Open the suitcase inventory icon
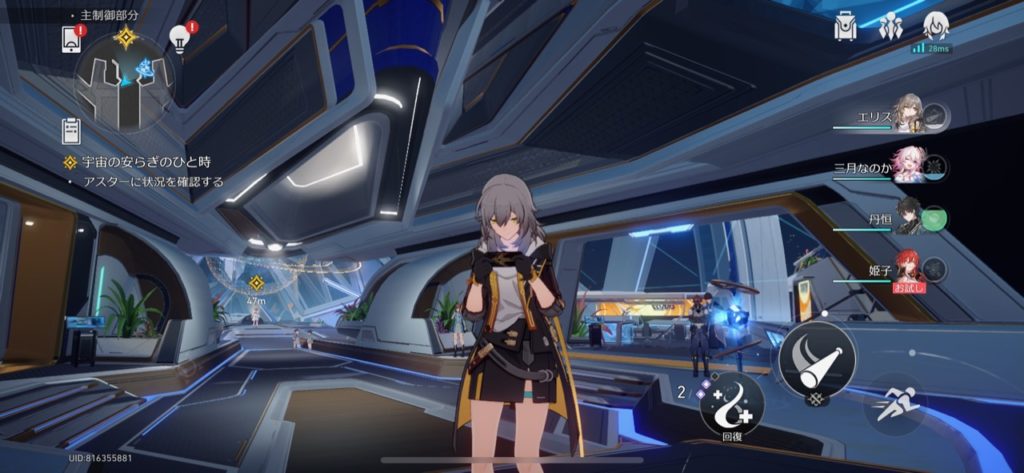The width and height of the screenshot is (1024, 473). (846, 28)
